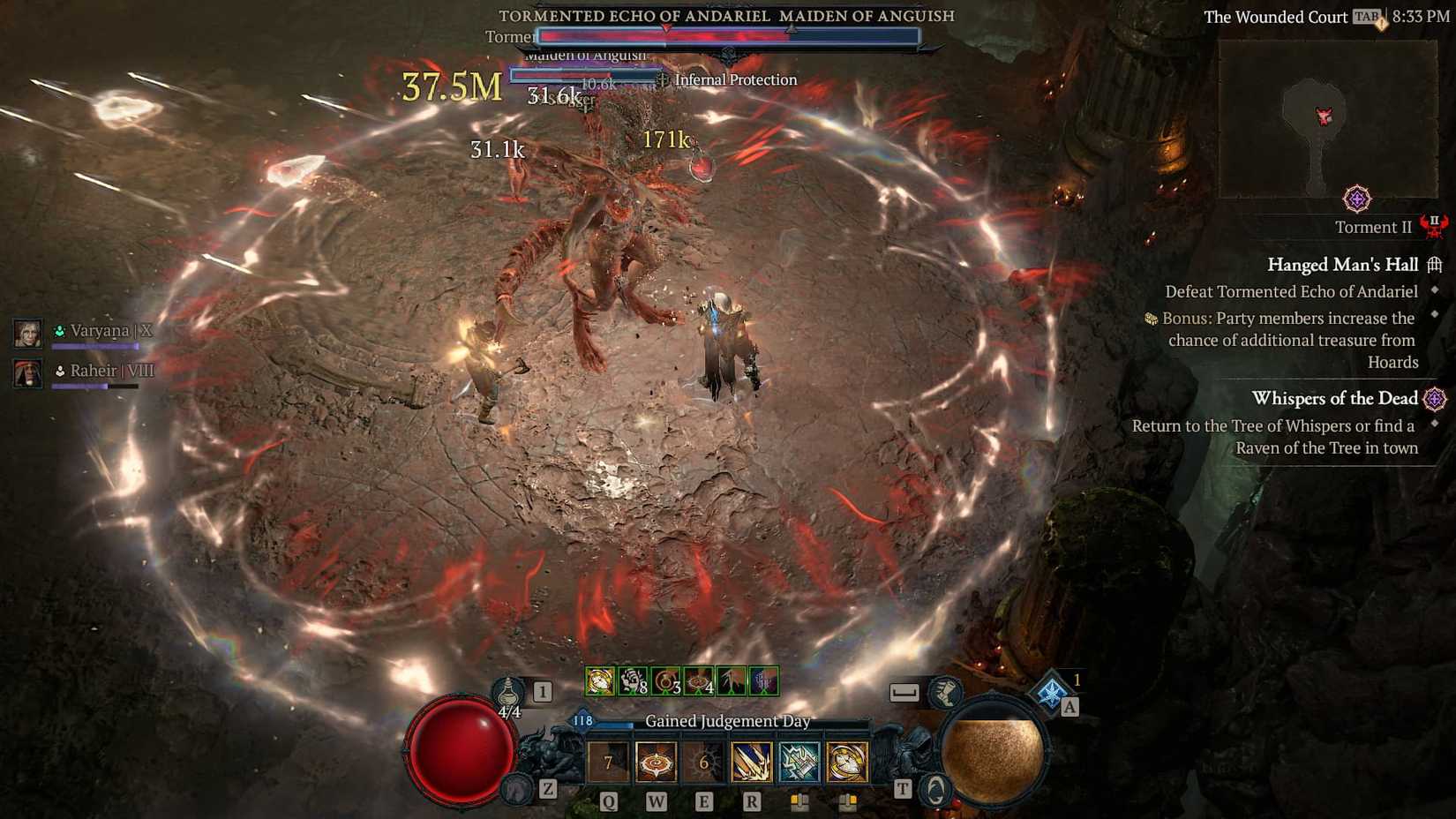The height and width of the screenshot is (819, 1456).
Task: Click Varyana's party portrait
Action: click(27, 334)
